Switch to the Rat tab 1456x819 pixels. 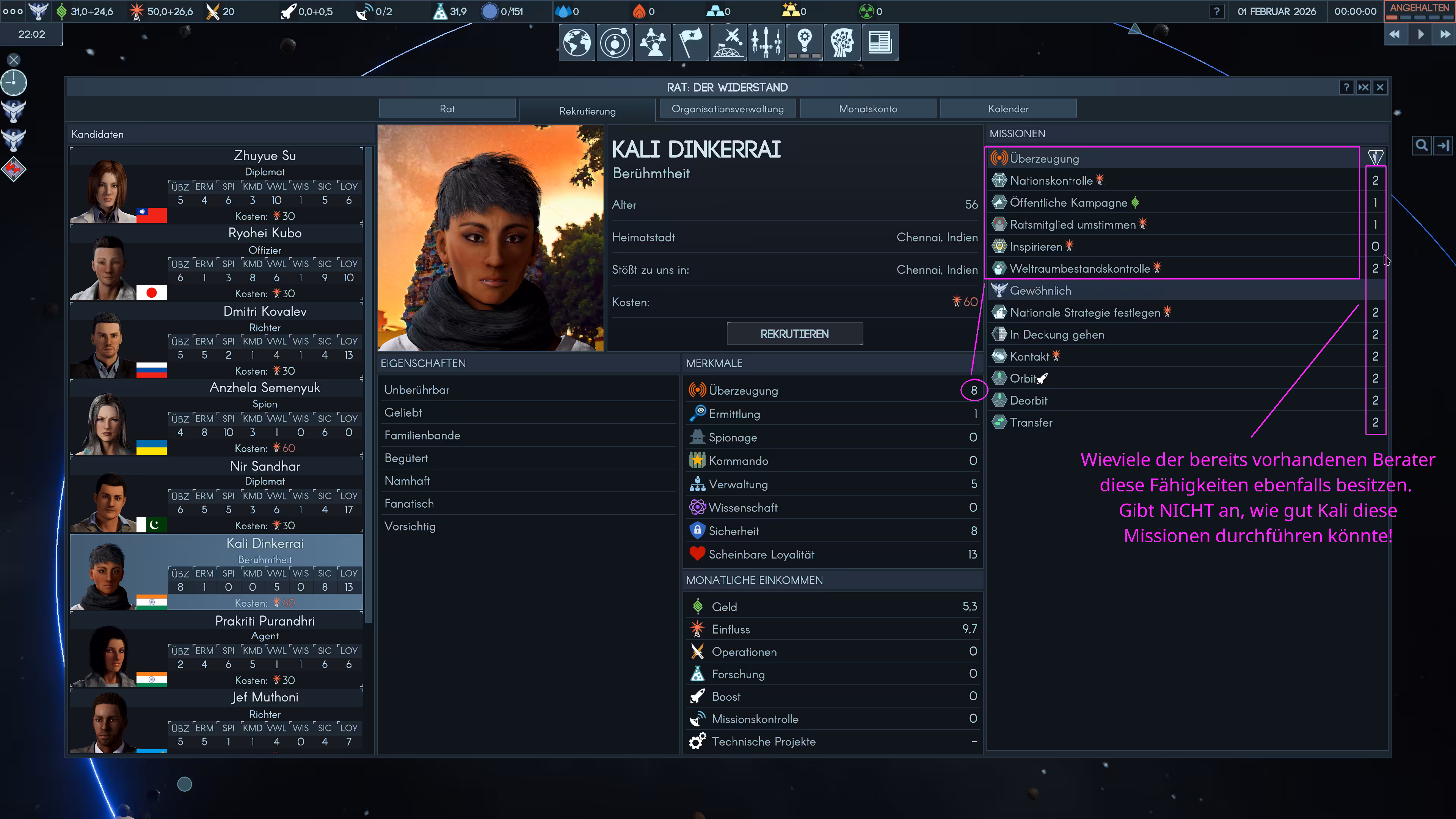(447, 108)
